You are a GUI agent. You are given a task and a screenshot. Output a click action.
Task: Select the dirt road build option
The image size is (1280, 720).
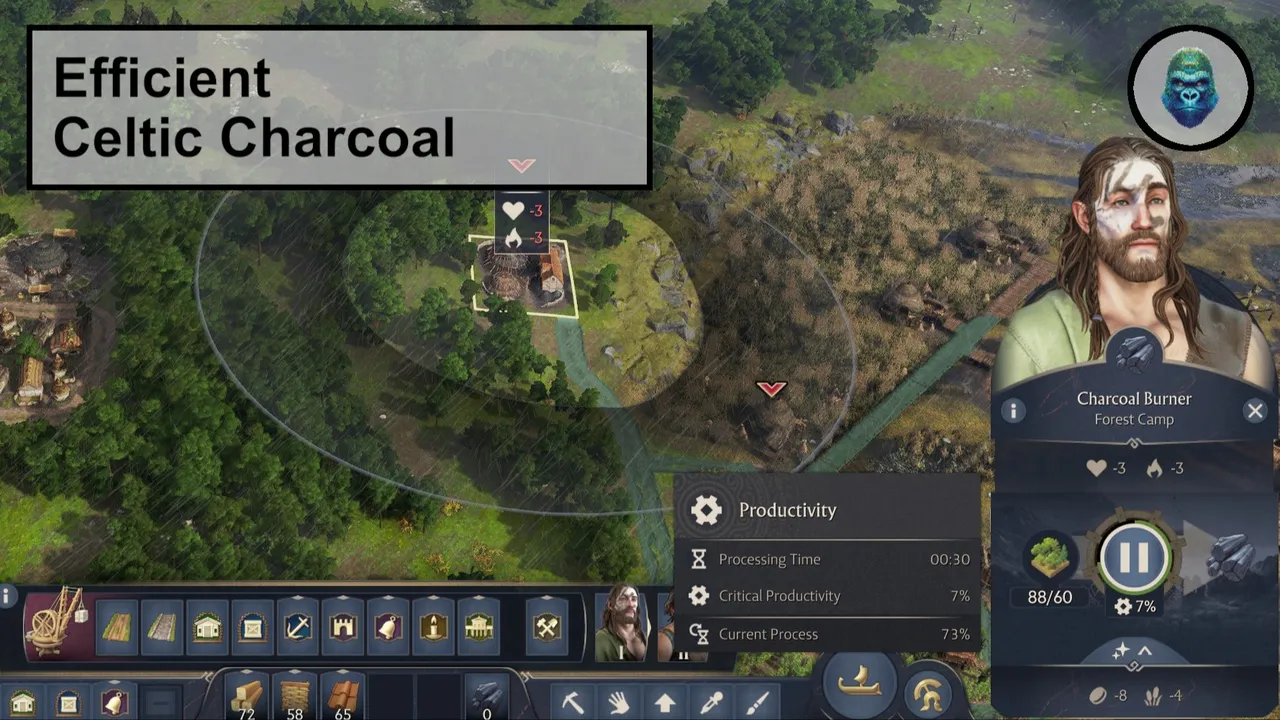[117, 628]
